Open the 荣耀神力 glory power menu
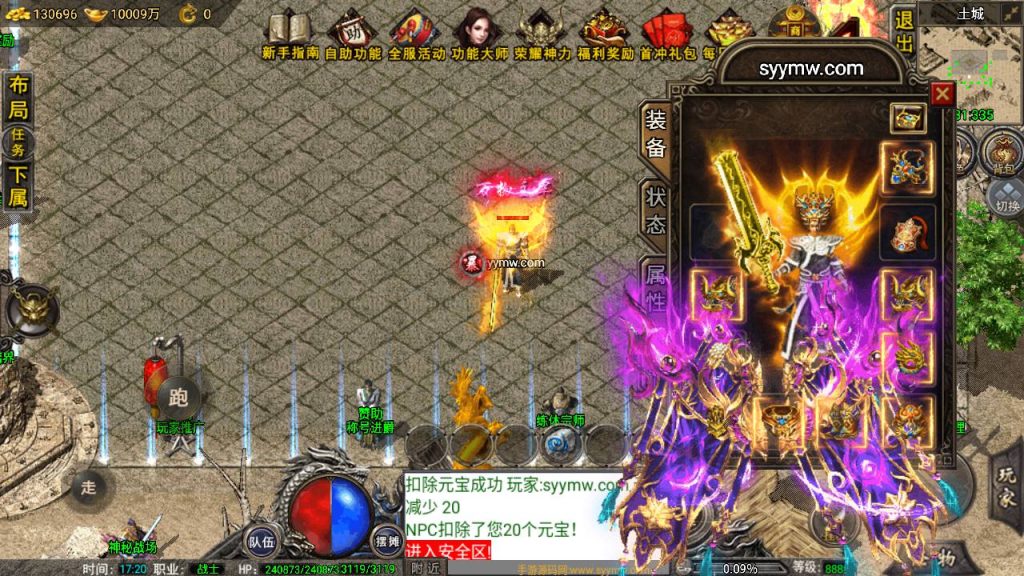Screen dimensions: 1024x576 (541, 35)
